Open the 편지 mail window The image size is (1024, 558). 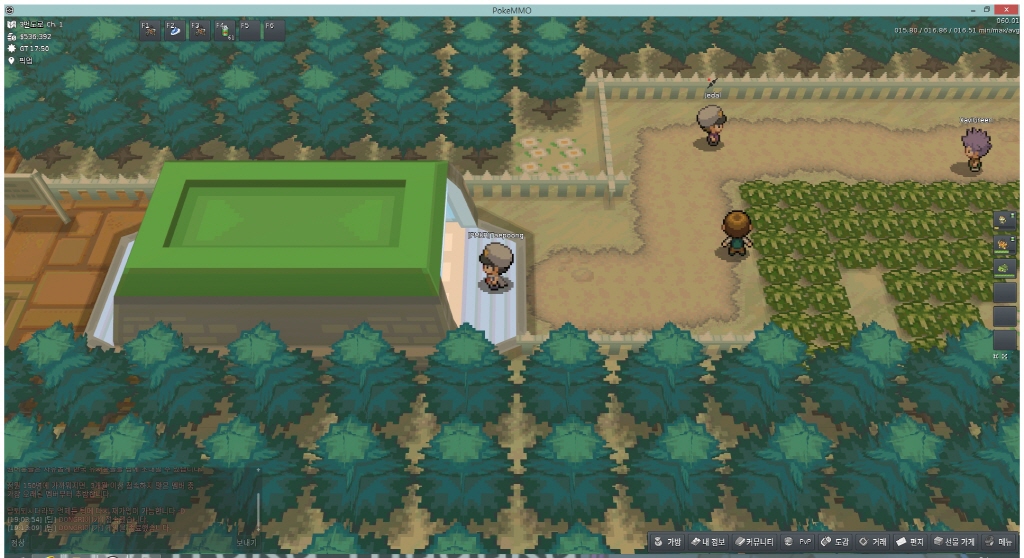(x=910, y=541)
